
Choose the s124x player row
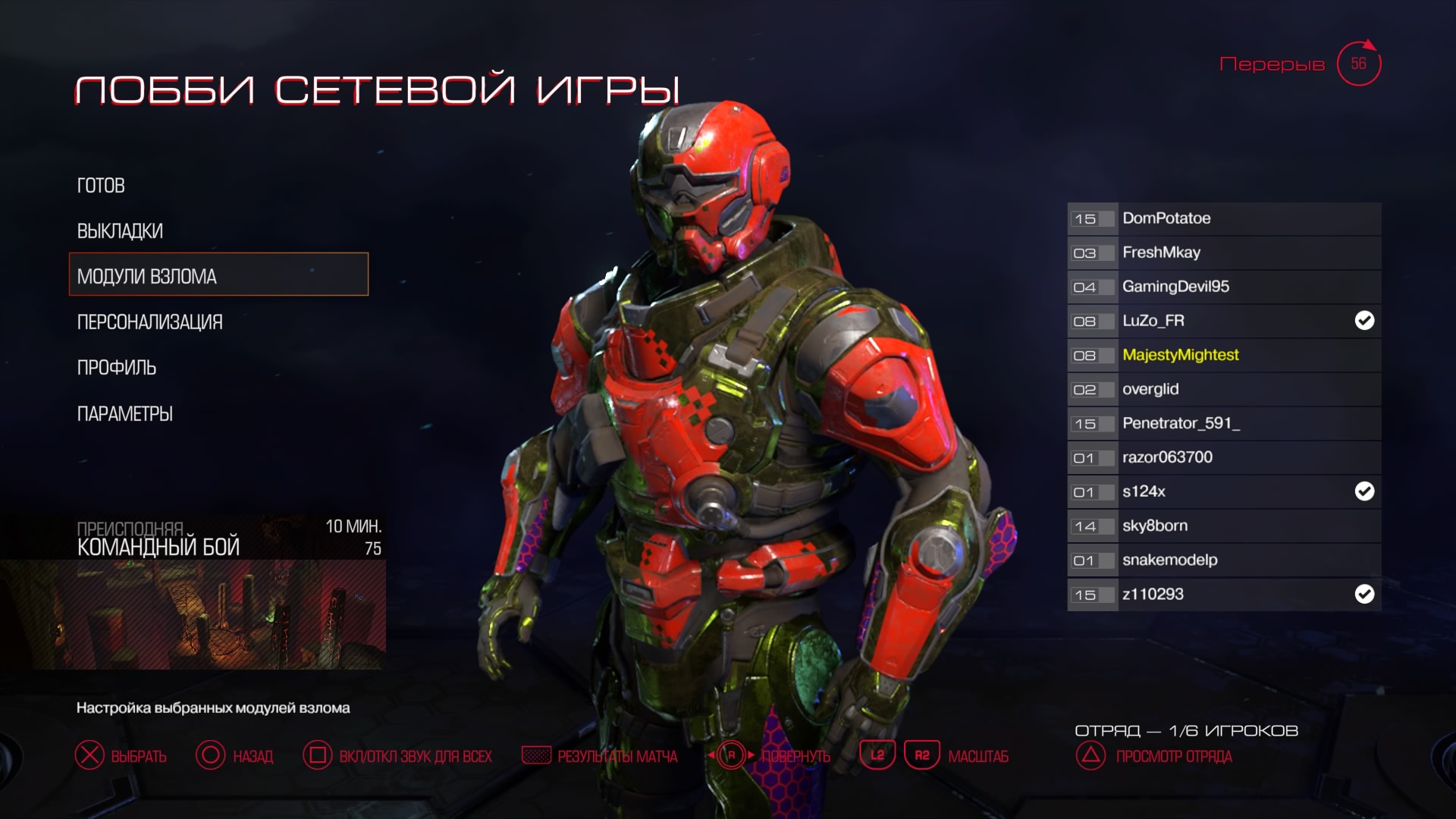(1223, 491)
